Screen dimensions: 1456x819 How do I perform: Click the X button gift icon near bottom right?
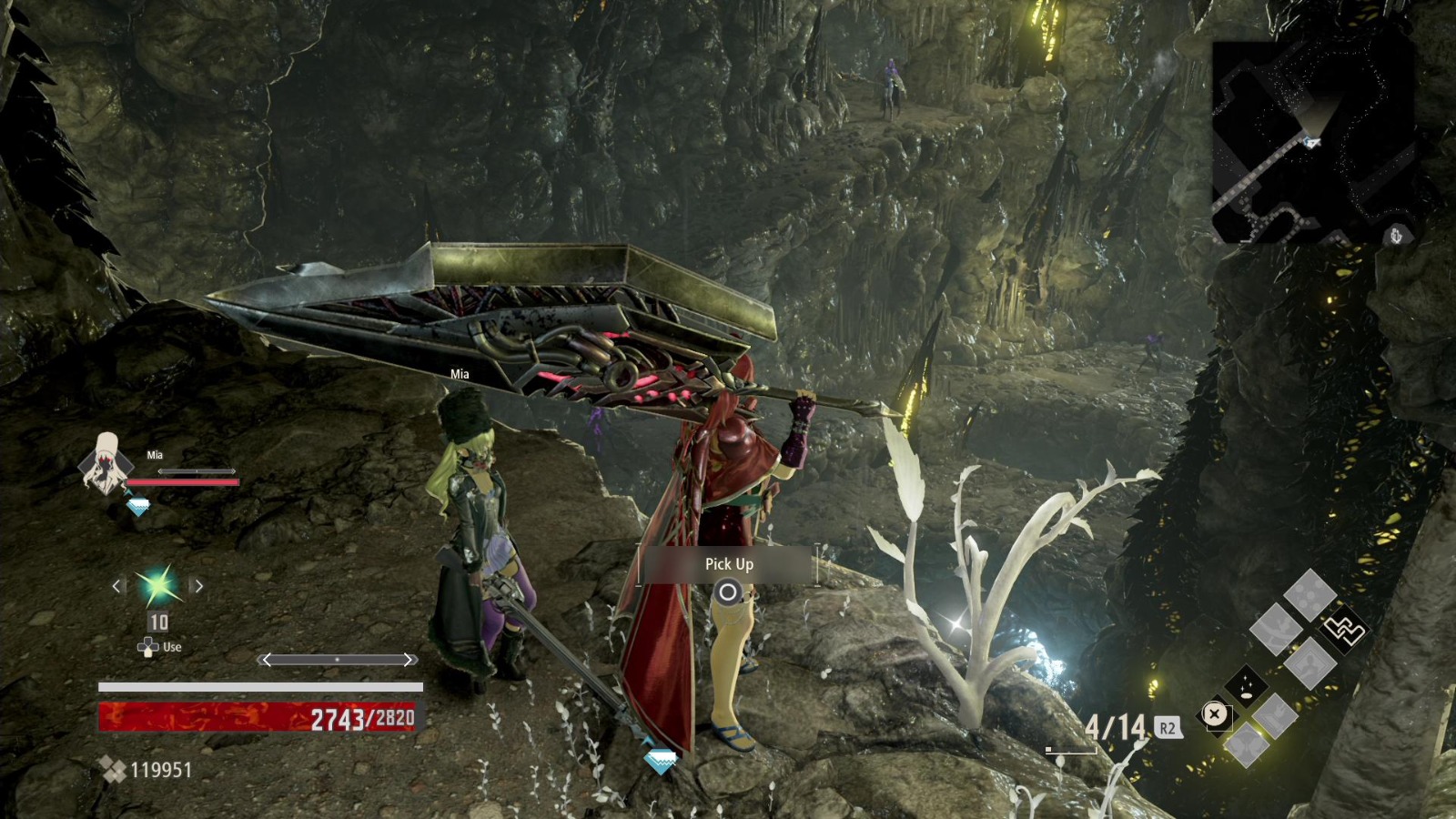[x=1216, y=714]
